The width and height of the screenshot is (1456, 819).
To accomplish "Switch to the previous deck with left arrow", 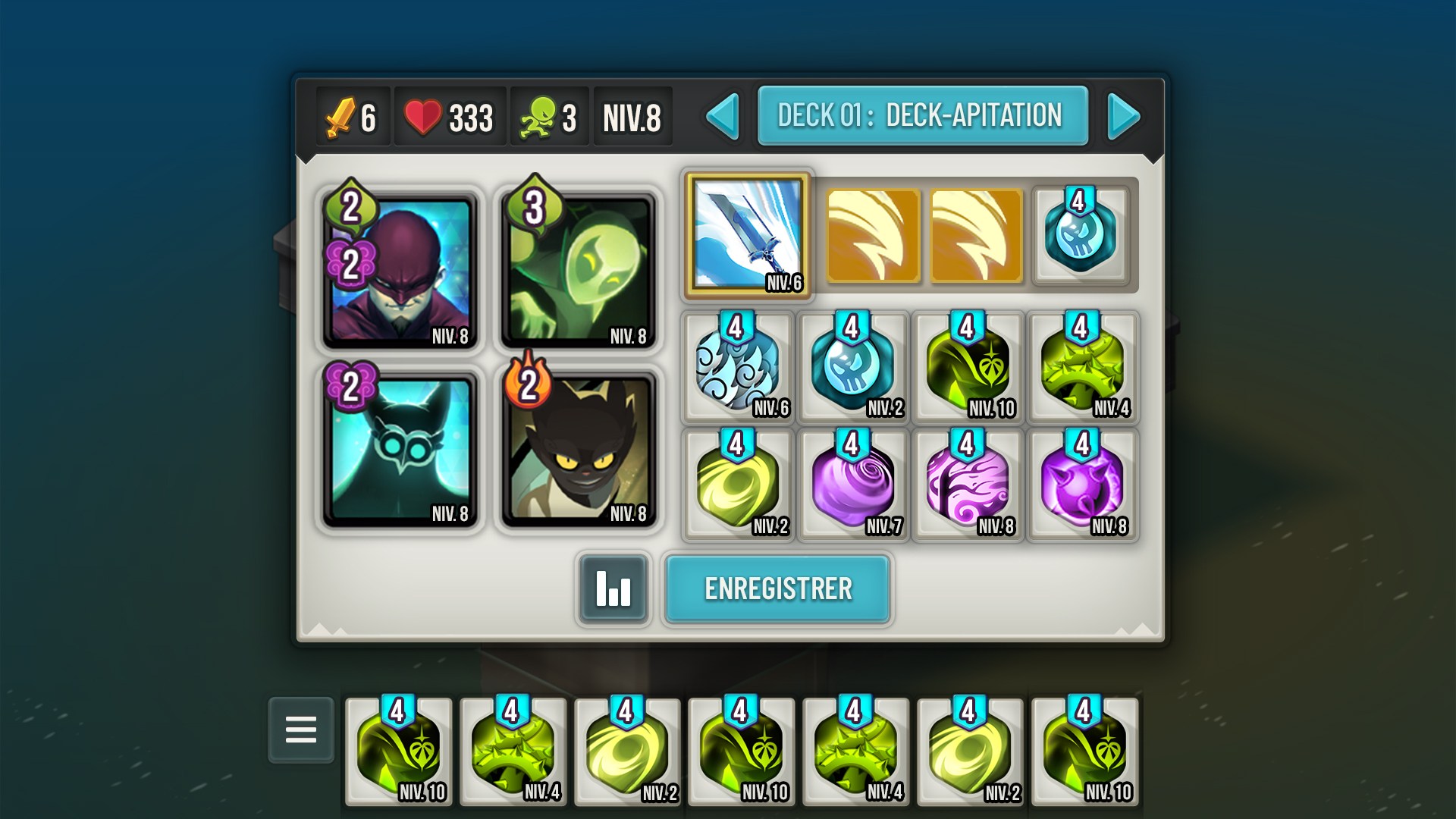I will (723, 116).
